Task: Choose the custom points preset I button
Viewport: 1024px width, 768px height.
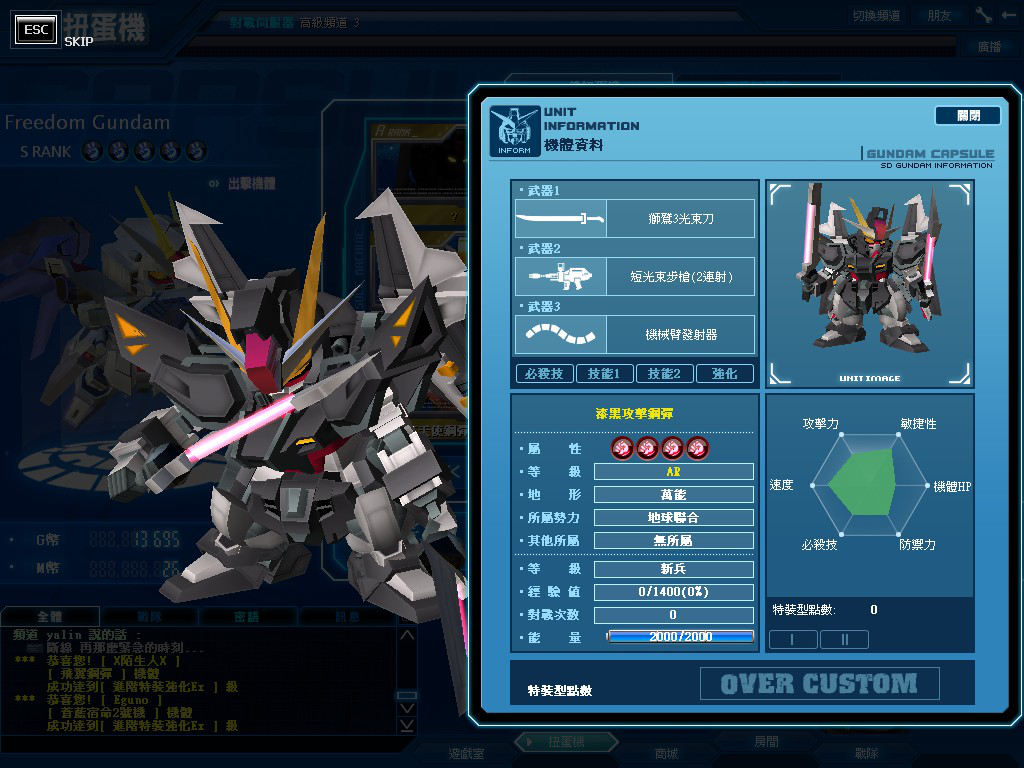Action: pyautogui.click(x=793, y=639)
